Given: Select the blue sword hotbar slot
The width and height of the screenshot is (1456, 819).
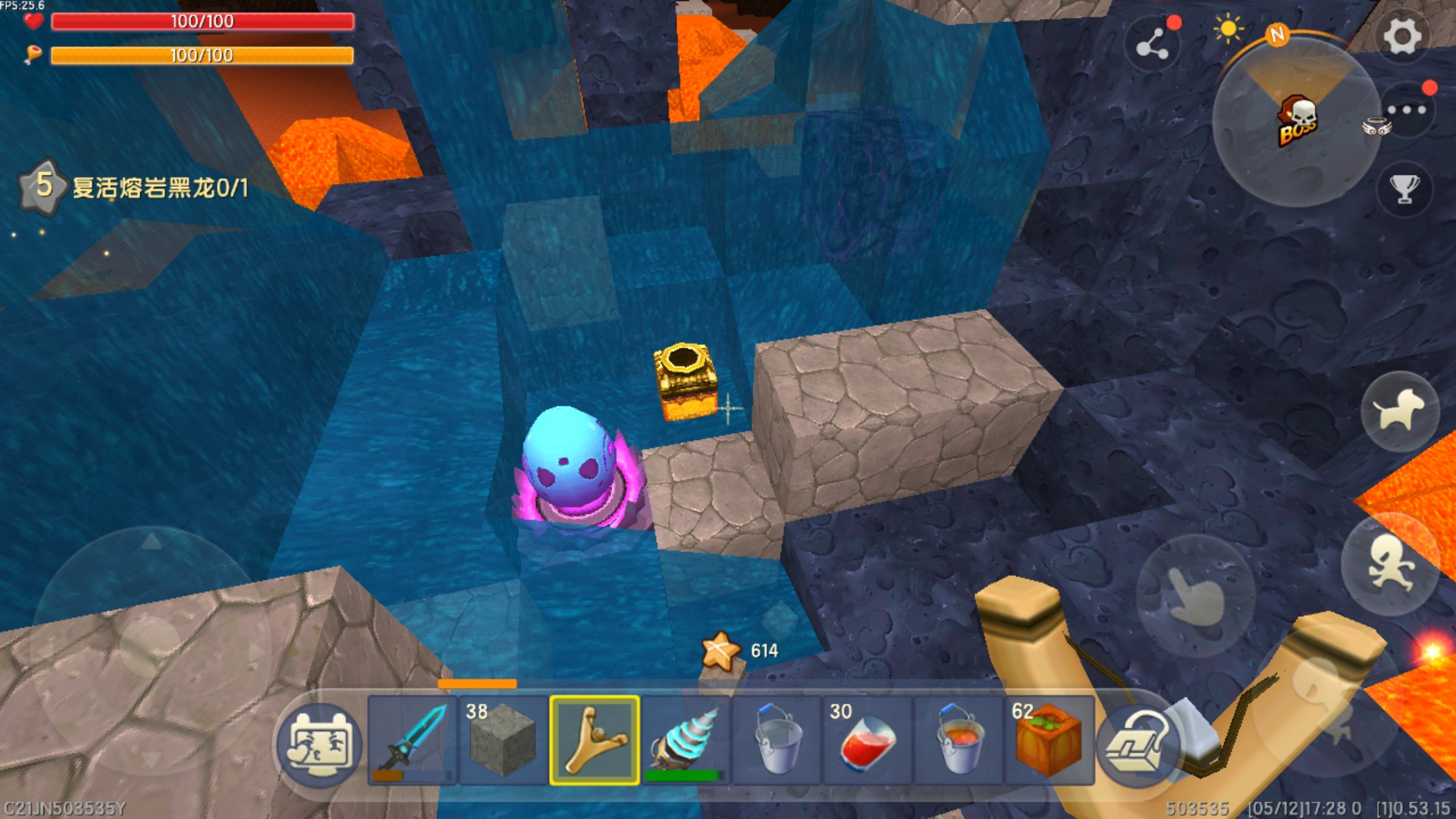Looking at the screenshot, I should (x=413, y=739).
